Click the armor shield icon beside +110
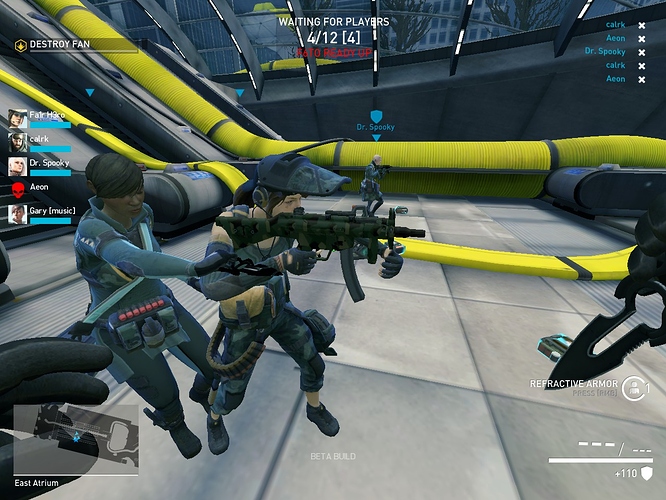 coord(646,473)
